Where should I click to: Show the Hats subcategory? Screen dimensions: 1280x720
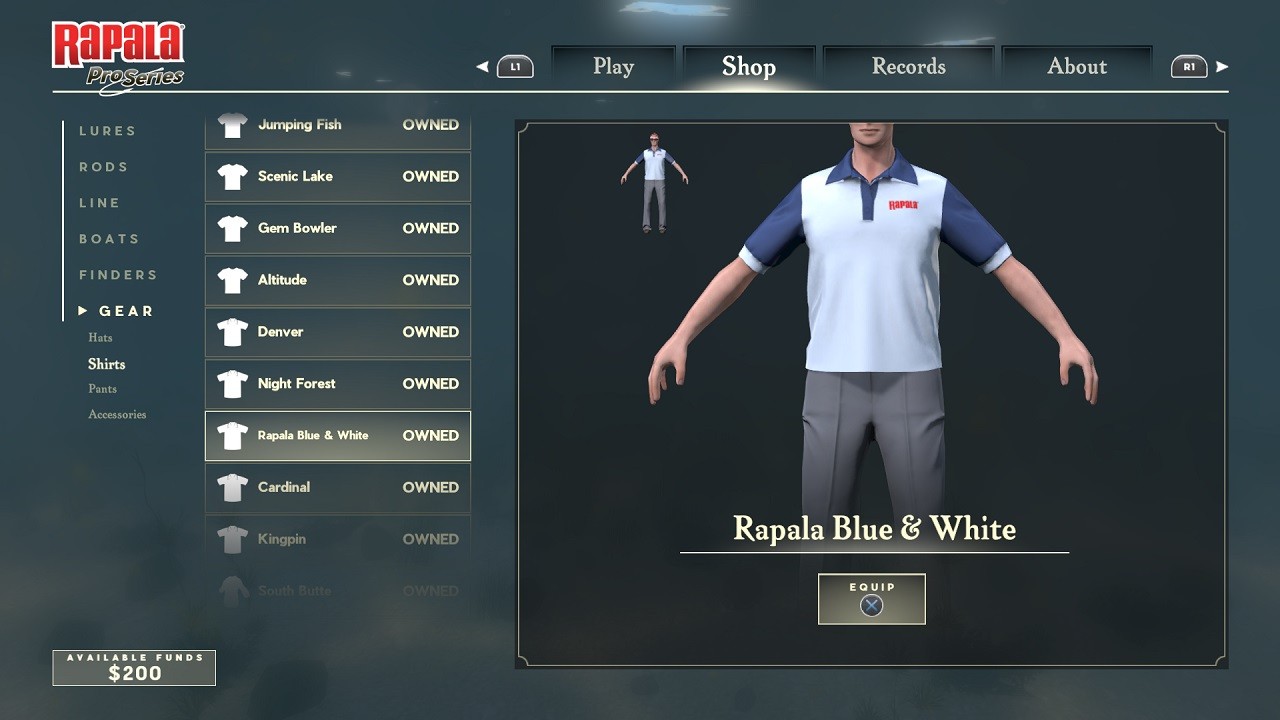pyautogui.click(x=100, y=338)
